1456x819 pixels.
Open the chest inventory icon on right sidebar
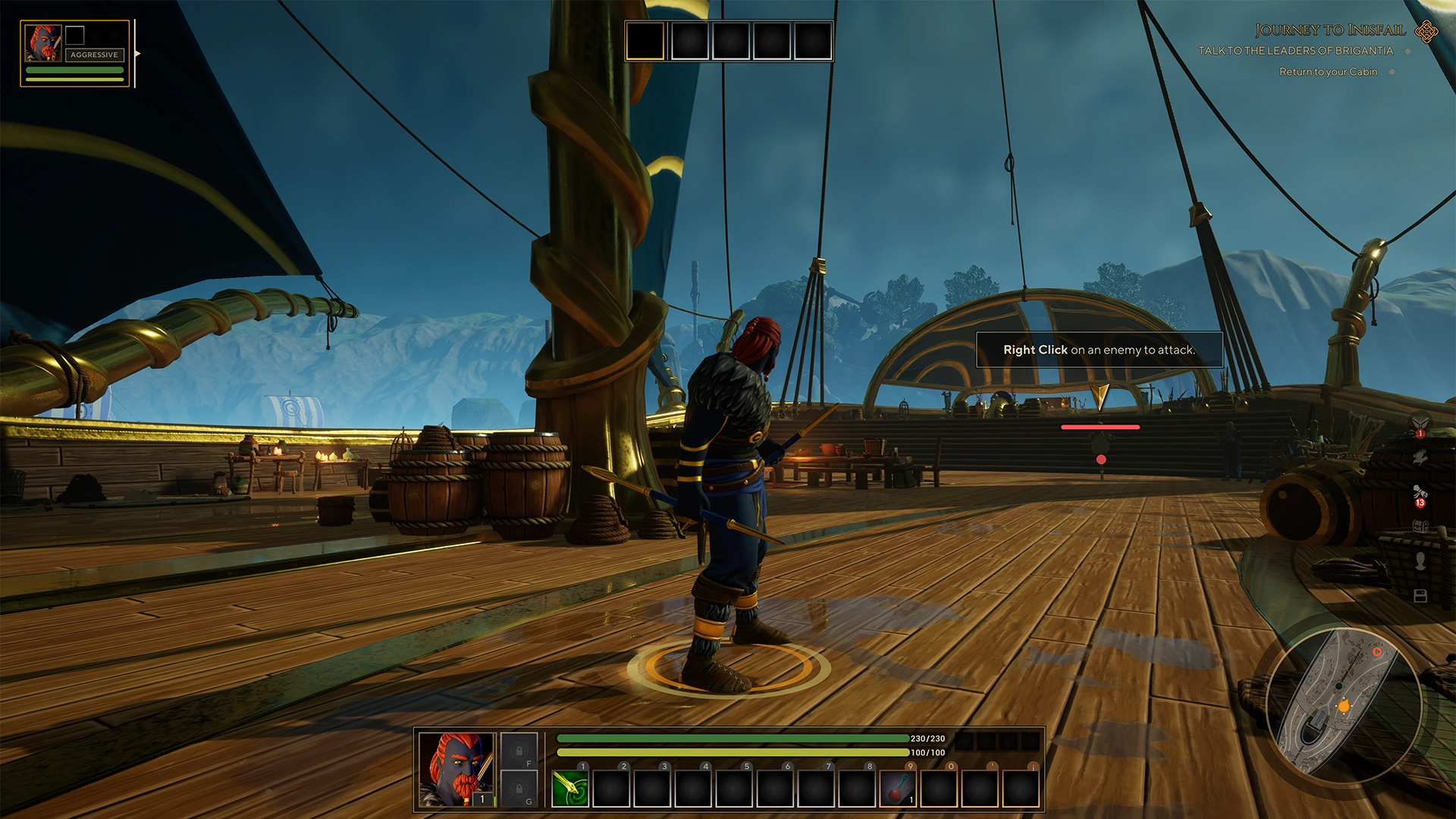click(x=1421, y=526)
